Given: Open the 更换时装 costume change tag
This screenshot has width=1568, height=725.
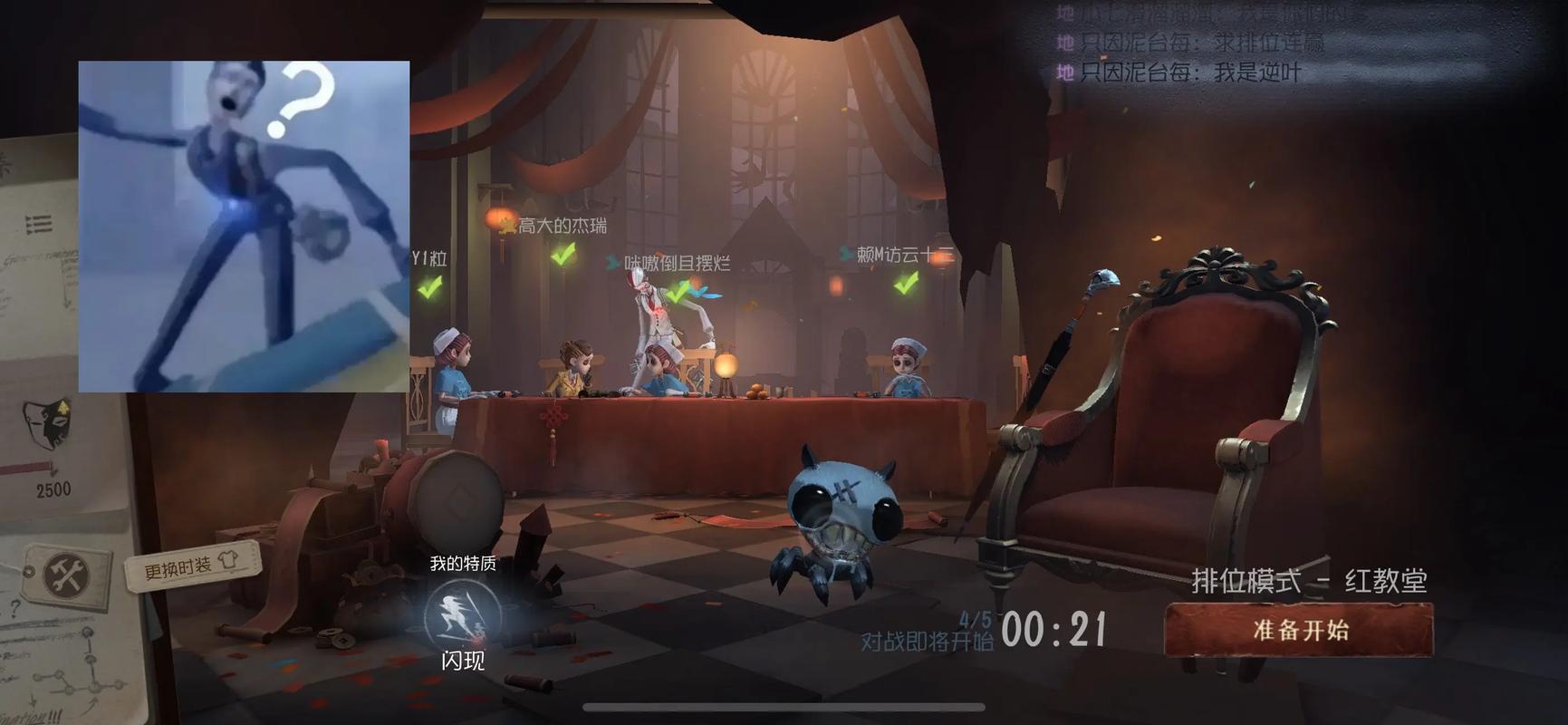Looking at the screenshot, I should point(191,566).
